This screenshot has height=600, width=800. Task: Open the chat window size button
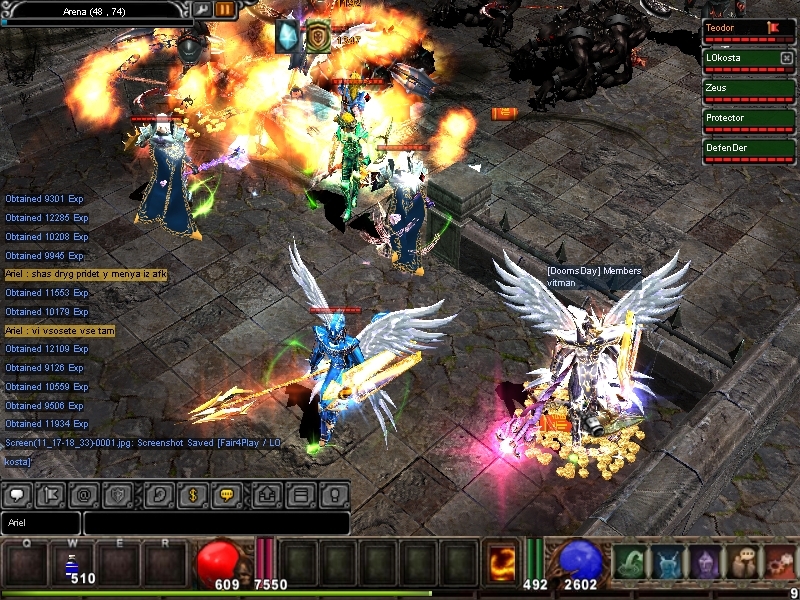[300, 494]
